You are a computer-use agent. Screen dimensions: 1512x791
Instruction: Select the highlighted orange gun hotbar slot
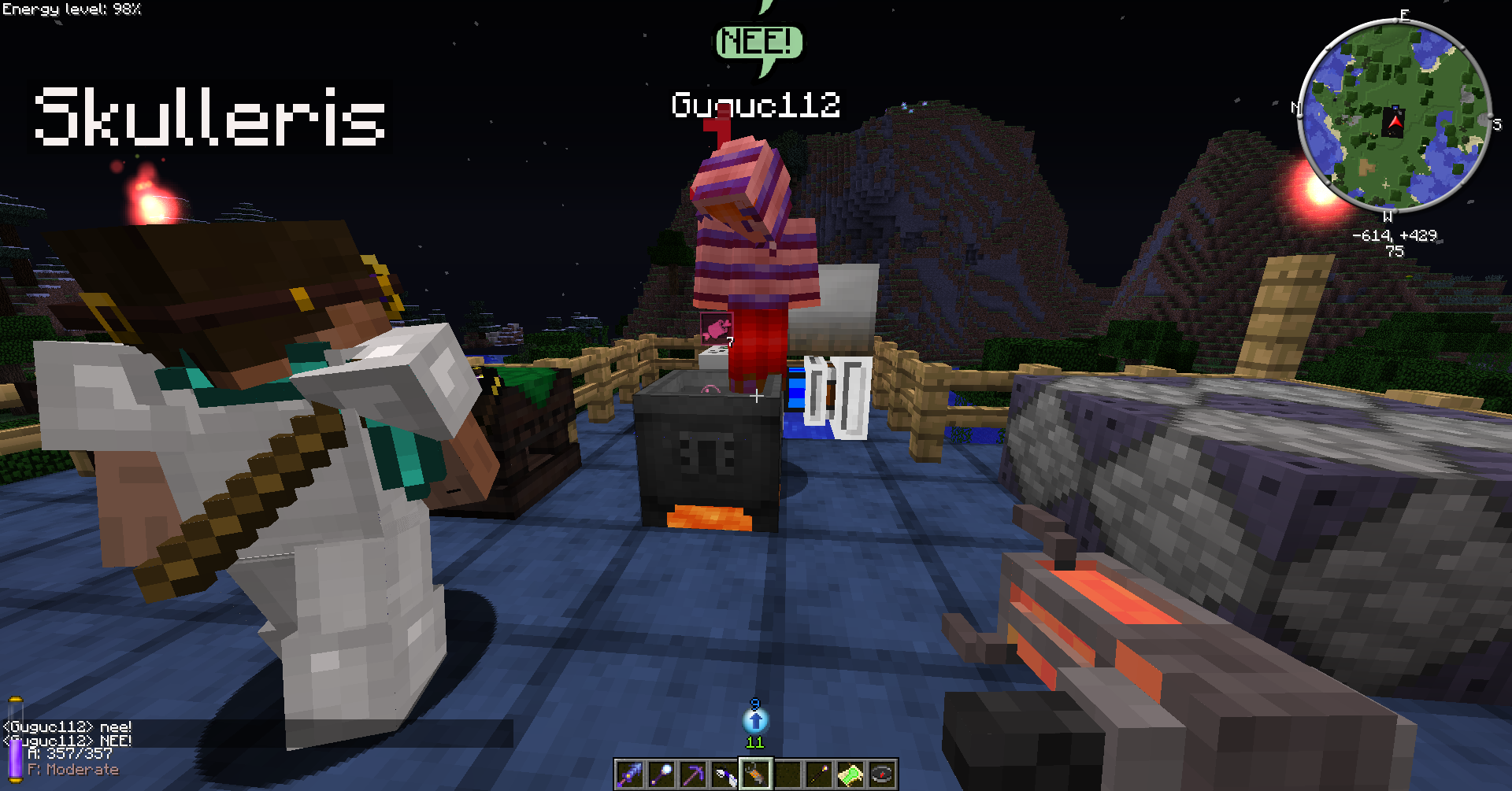[756, 775]
